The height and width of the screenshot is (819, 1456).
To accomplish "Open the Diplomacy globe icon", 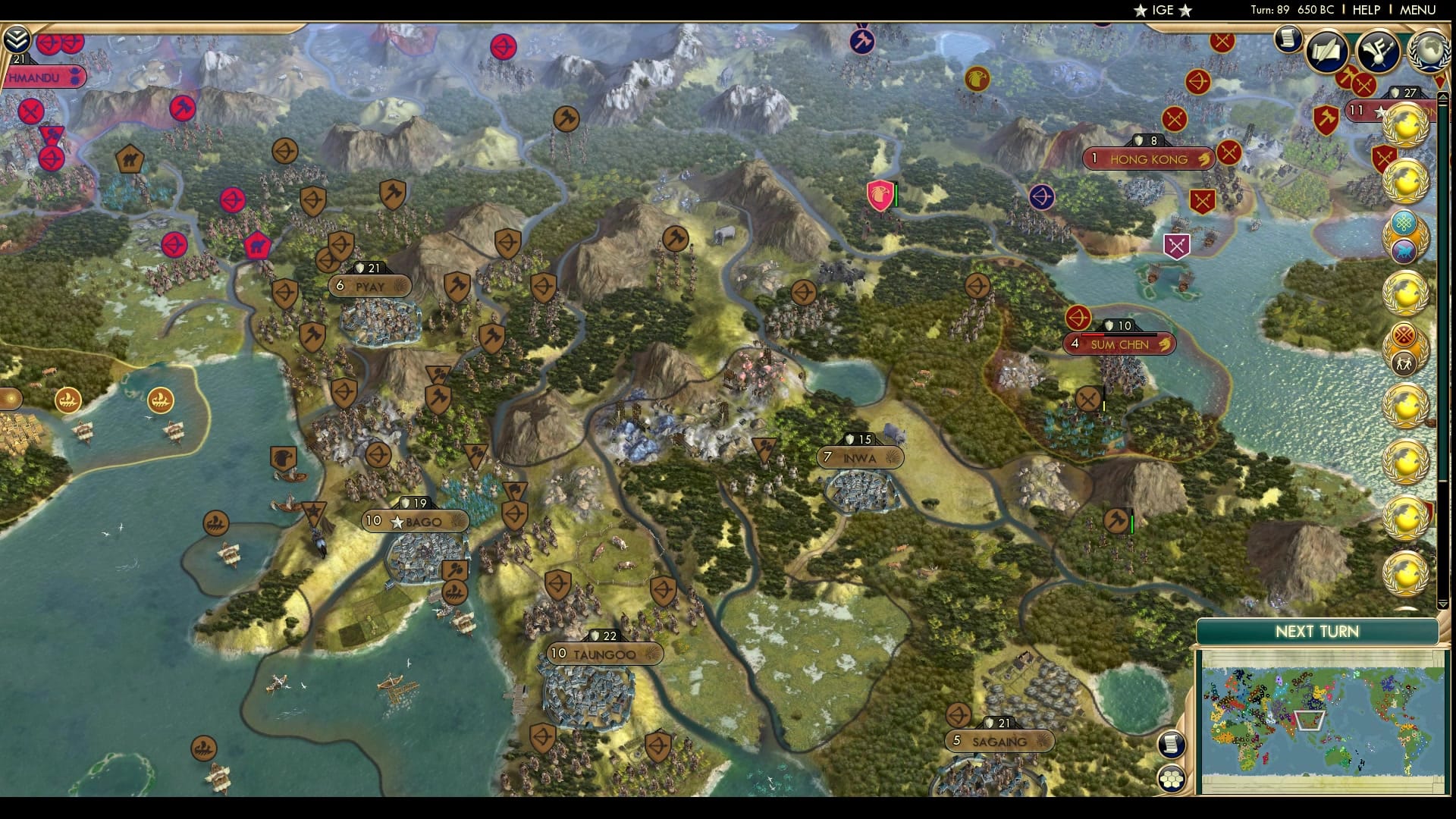I will pyautogui.click(x=1429, y=49).
